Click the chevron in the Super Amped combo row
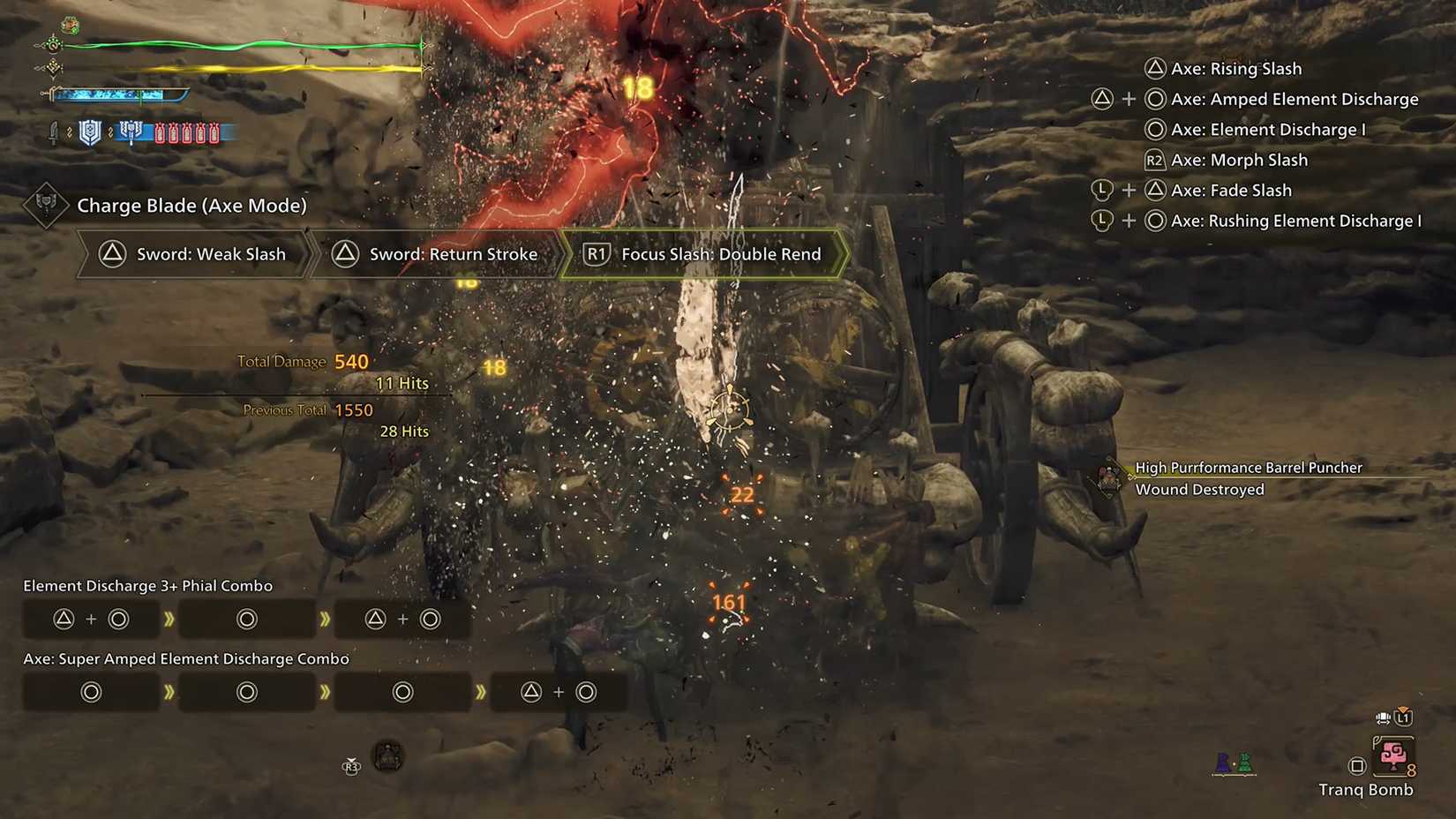This screenshot has height=819, width=1456. point(170,692)
